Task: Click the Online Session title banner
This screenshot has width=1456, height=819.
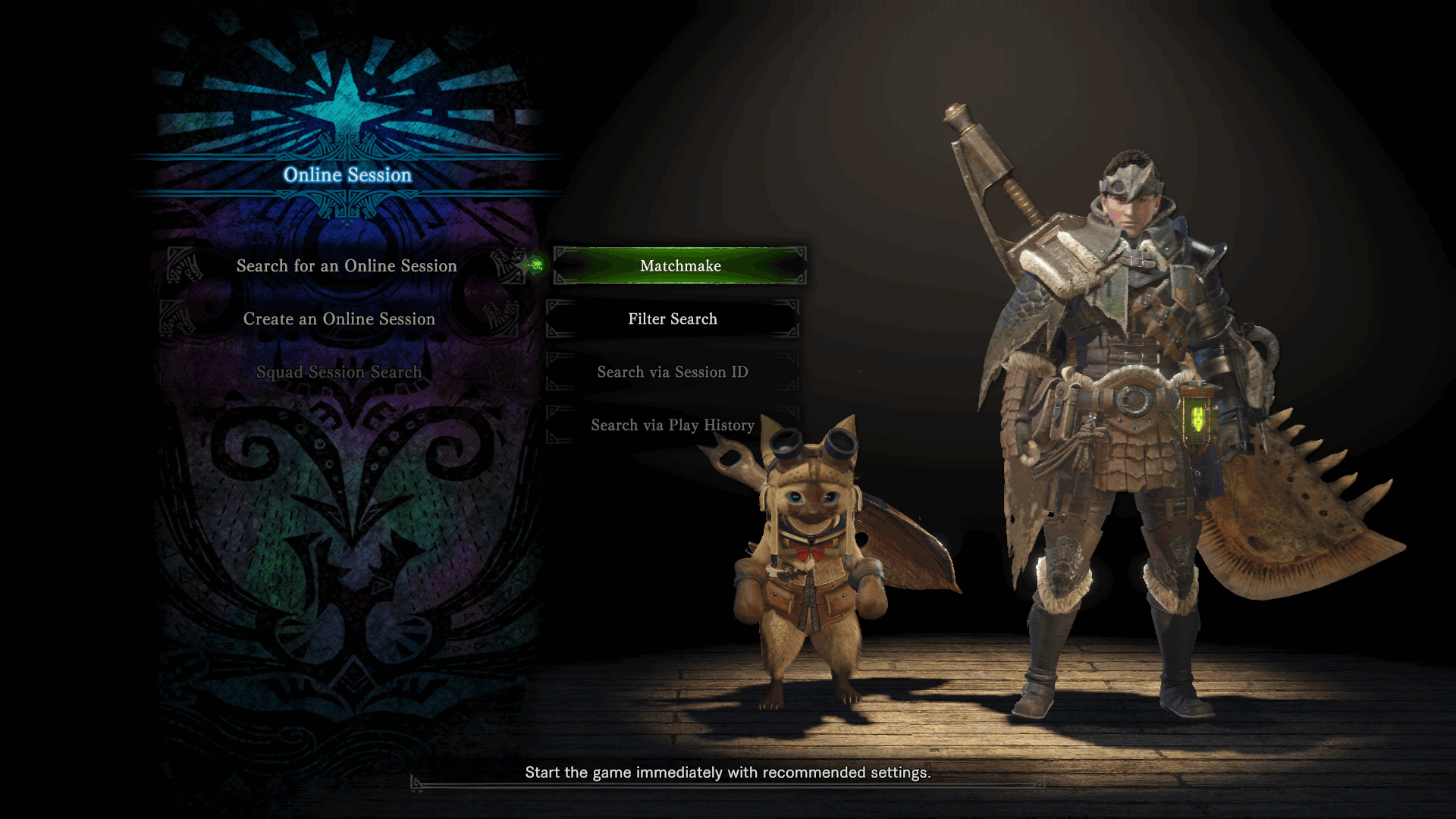Action: pyautogui.click(x=347, y=175)
